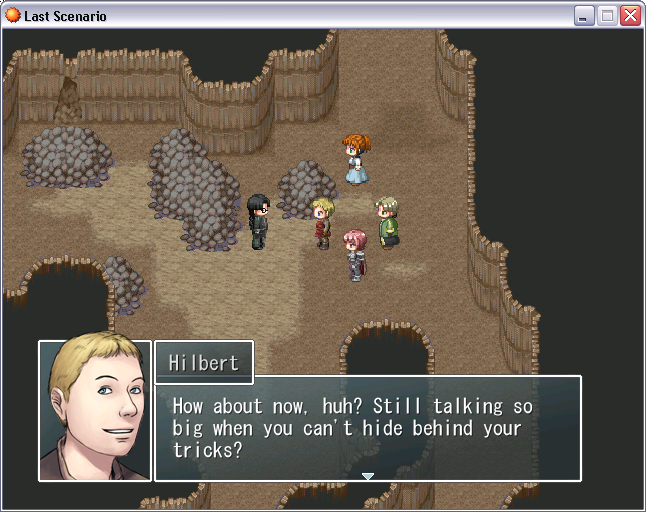This screenshot has width=646, height=512.
Task: Maximize the game window
Action: 607,16
